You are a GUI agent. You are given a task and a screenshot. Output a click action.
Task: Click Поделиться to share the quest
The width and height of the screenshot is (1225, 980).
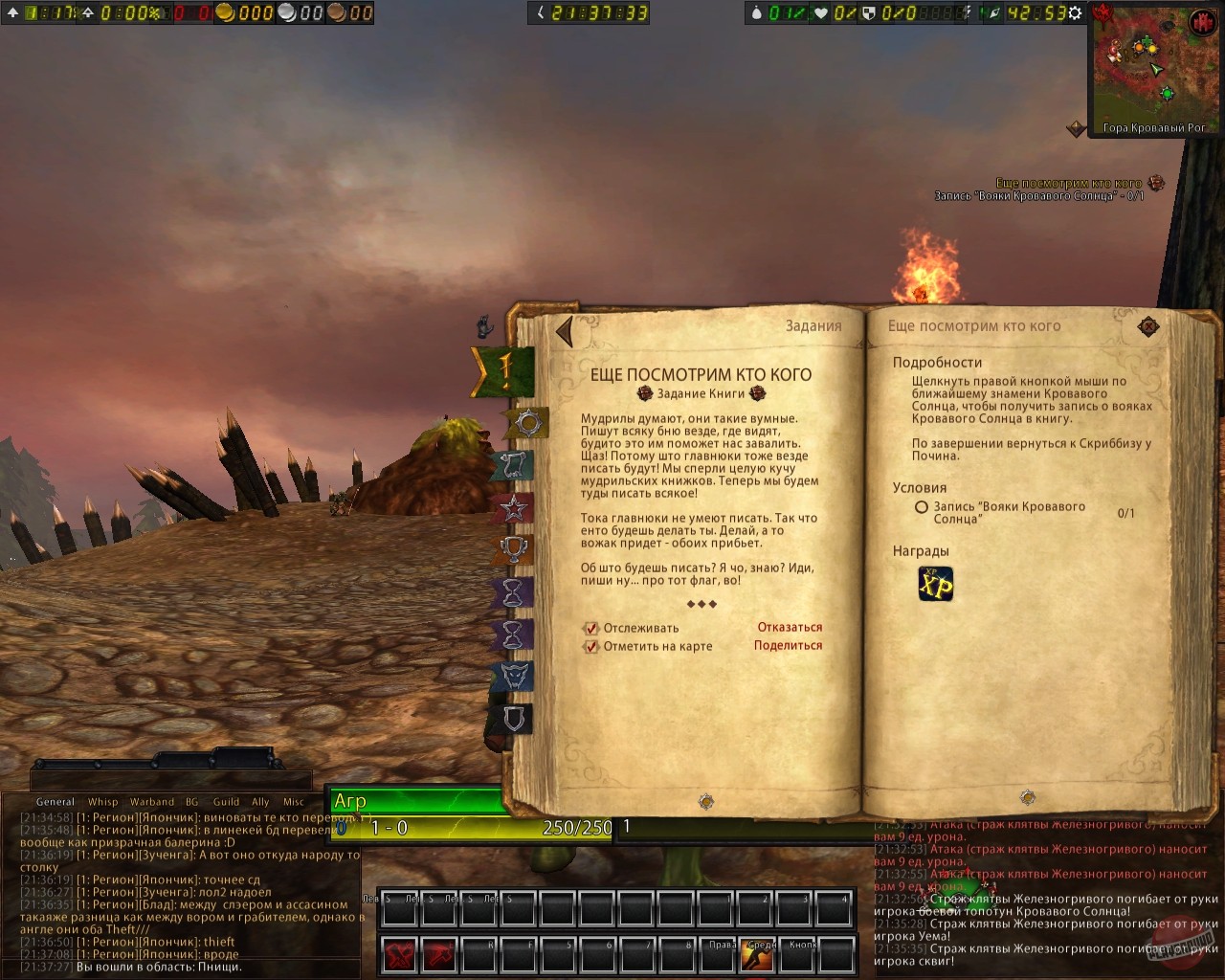pyautogui.click(x=787, y=646)
